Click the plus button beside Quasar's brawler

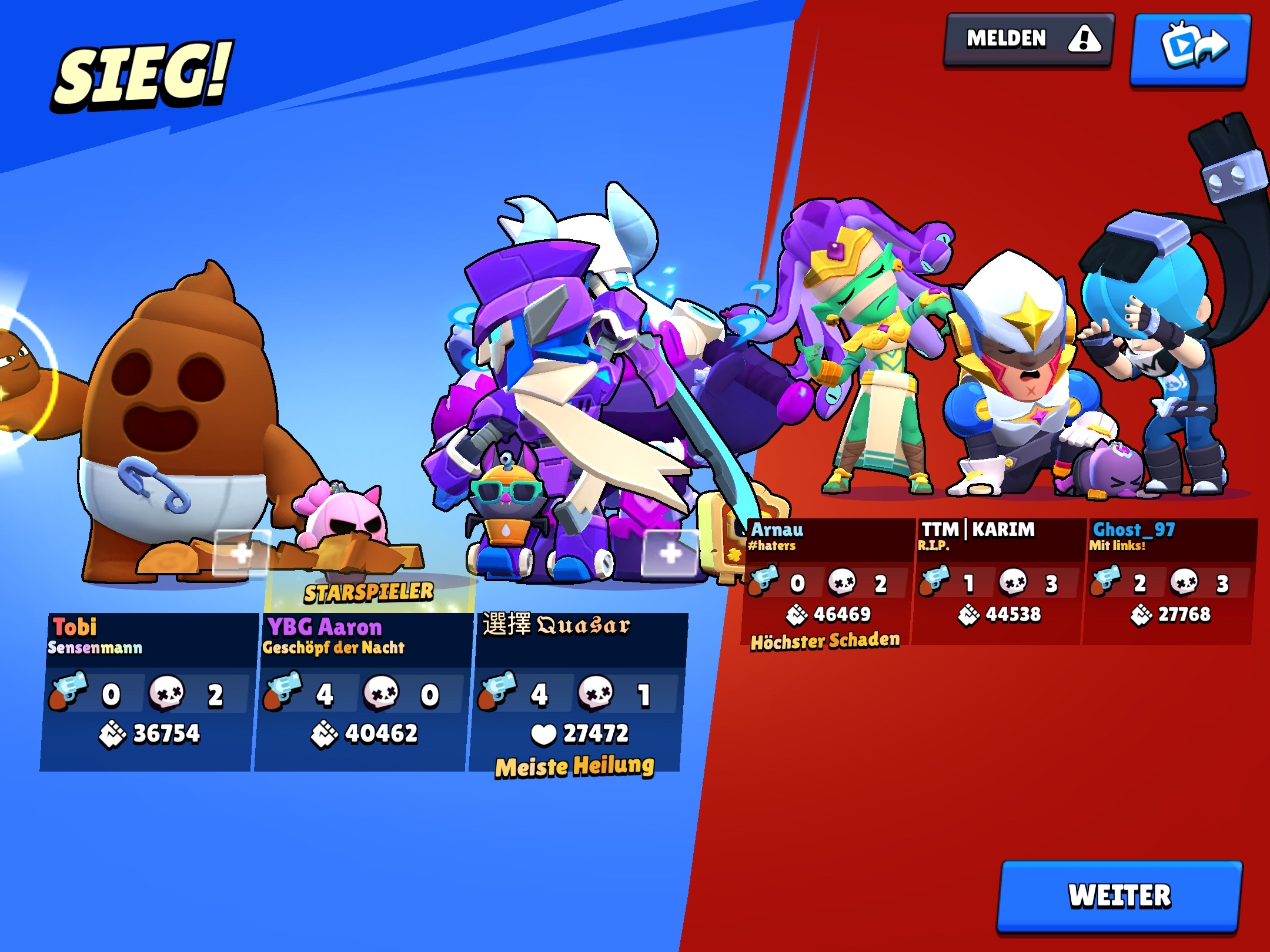pyautogui.click(x=670, y=553)
